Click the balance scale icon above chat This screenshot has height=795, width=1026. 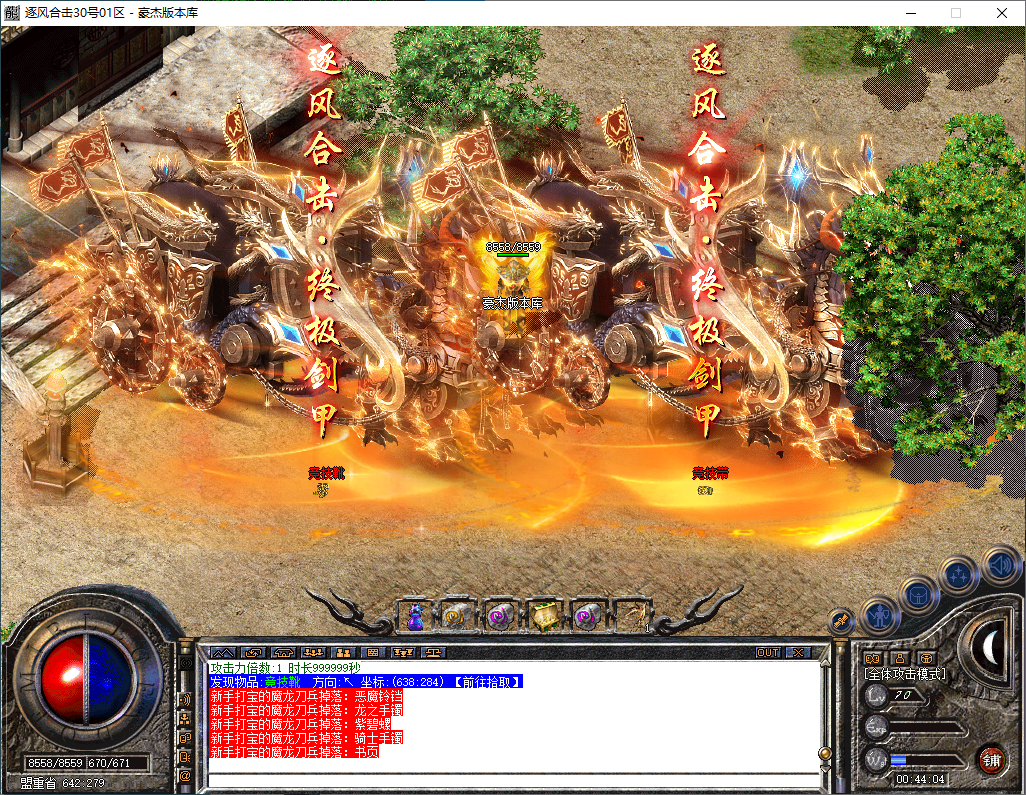coord(434,652)
